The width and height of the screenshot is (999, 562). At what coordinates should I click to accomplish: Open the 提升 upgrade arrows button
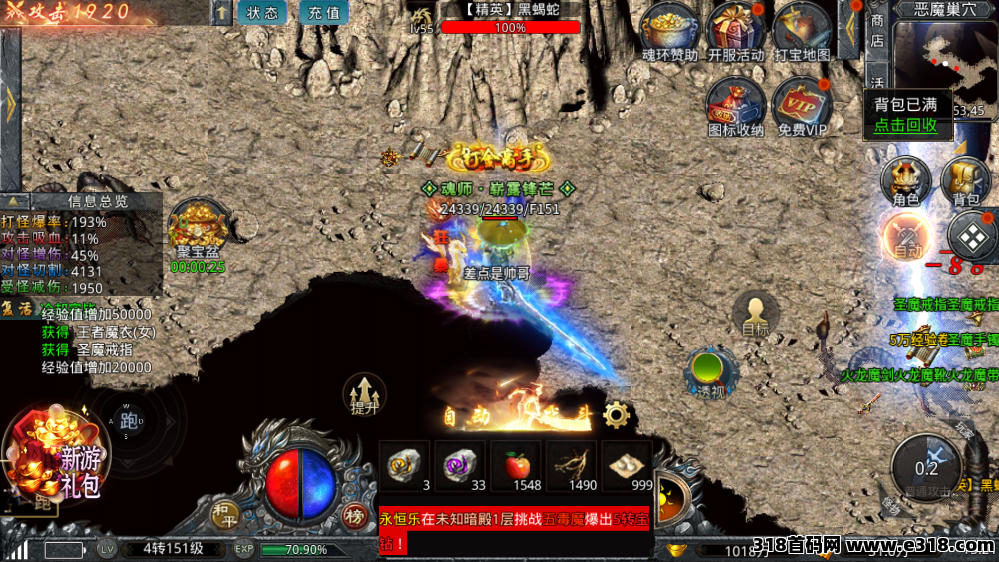click(x=364, y=392)
